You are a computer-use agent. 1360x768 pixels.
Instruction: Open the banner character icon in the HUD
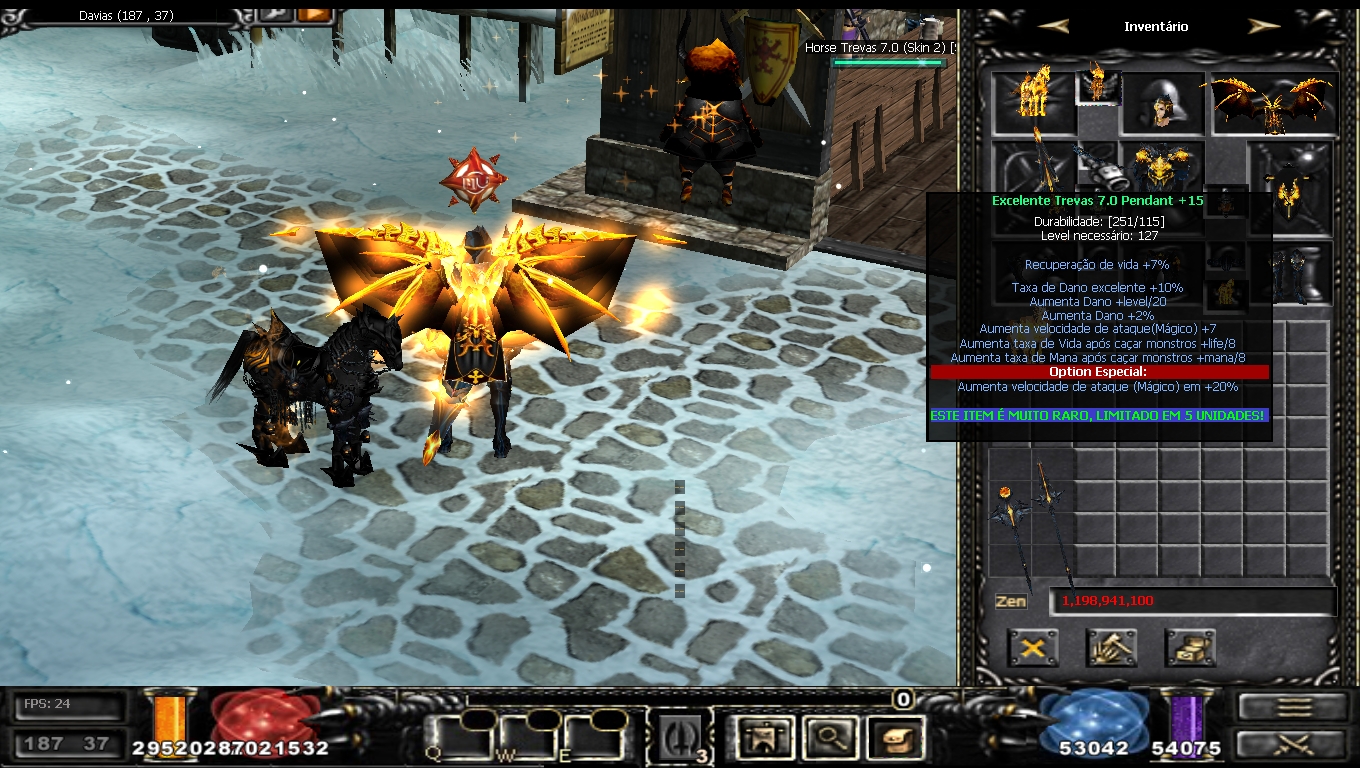pos(764,739)
